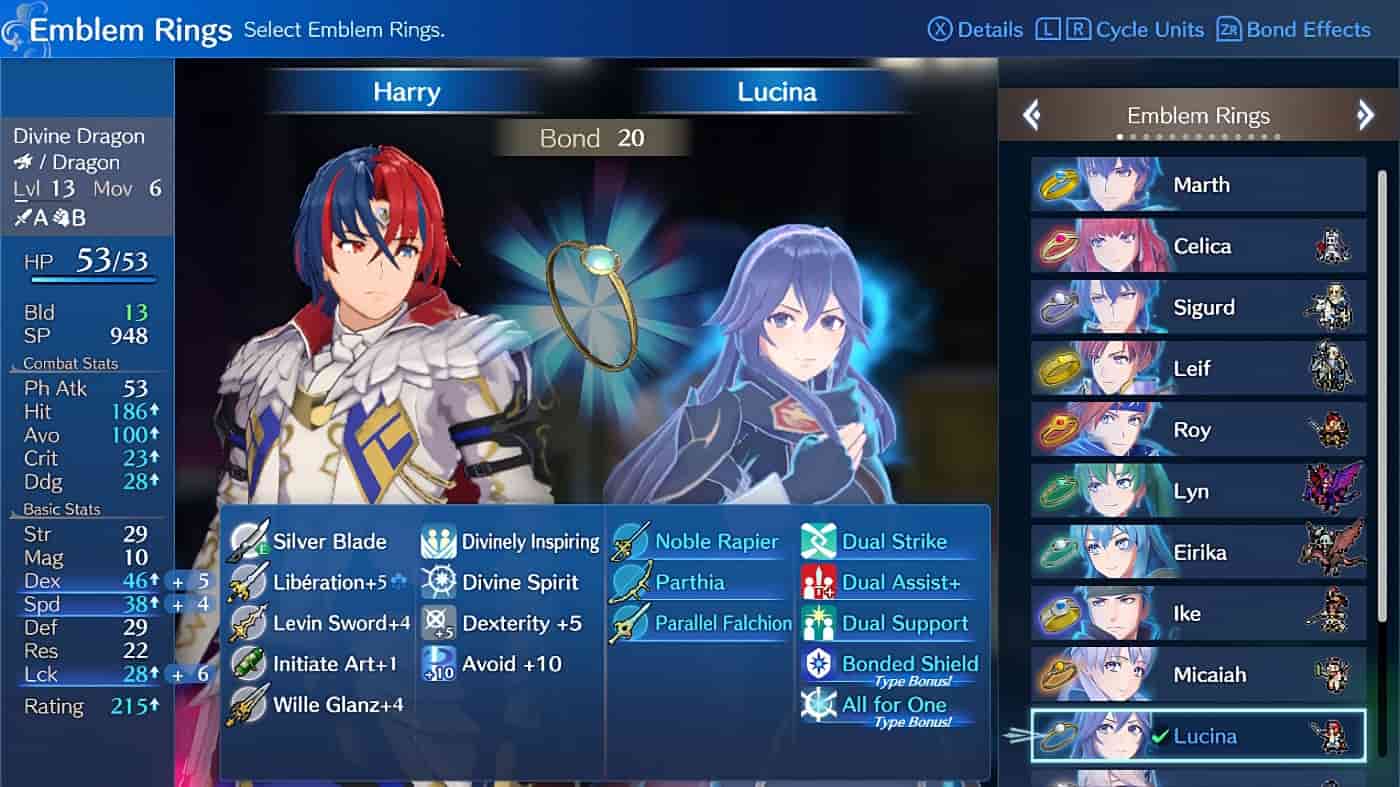Viewport: 1400px width, 787px height.
Task: Go back to previous Emblem Rings page
Action: pos(1032,115)
